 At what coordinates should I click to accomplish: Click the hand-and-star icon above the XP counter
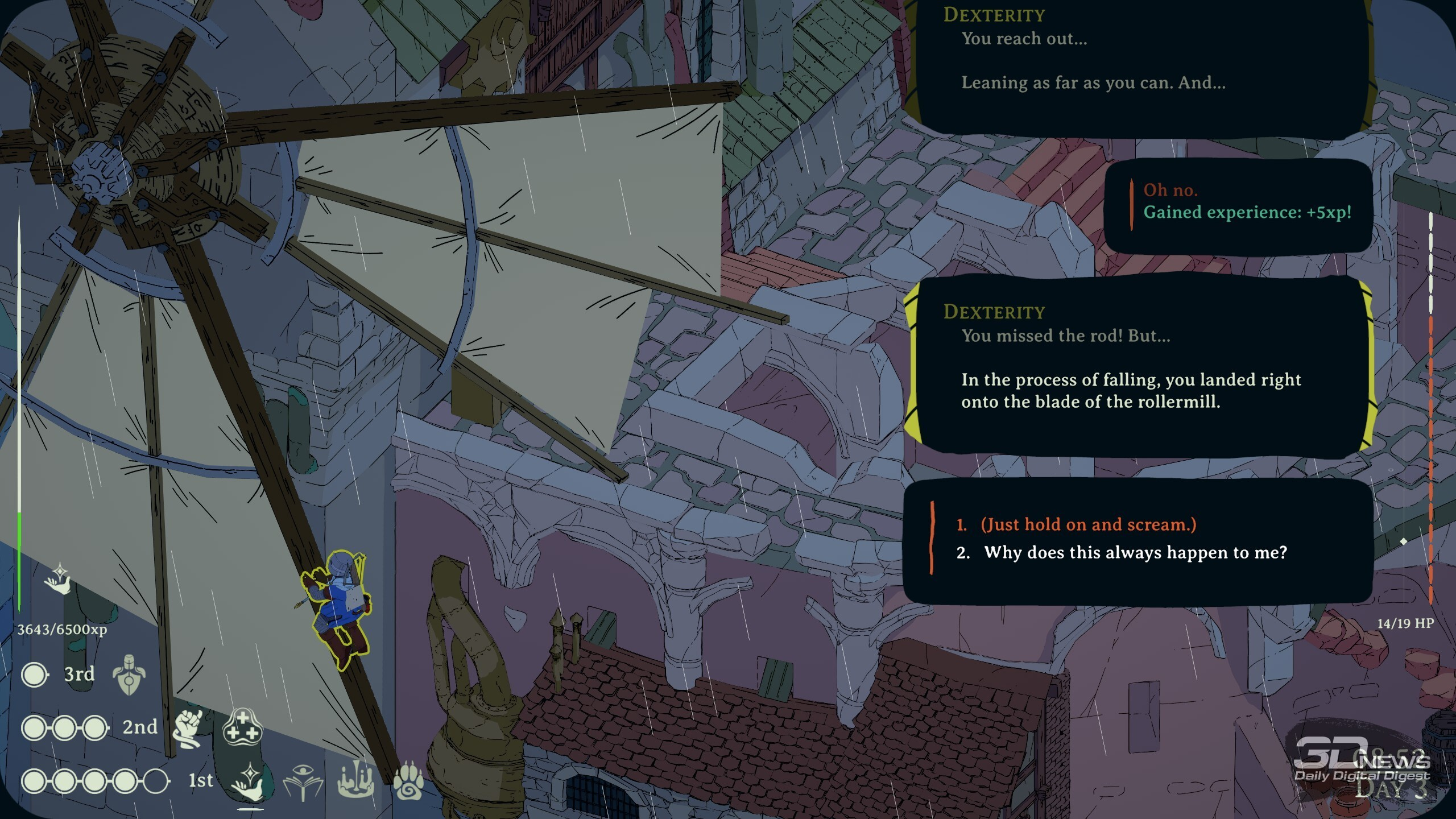[x=59, y=579]
